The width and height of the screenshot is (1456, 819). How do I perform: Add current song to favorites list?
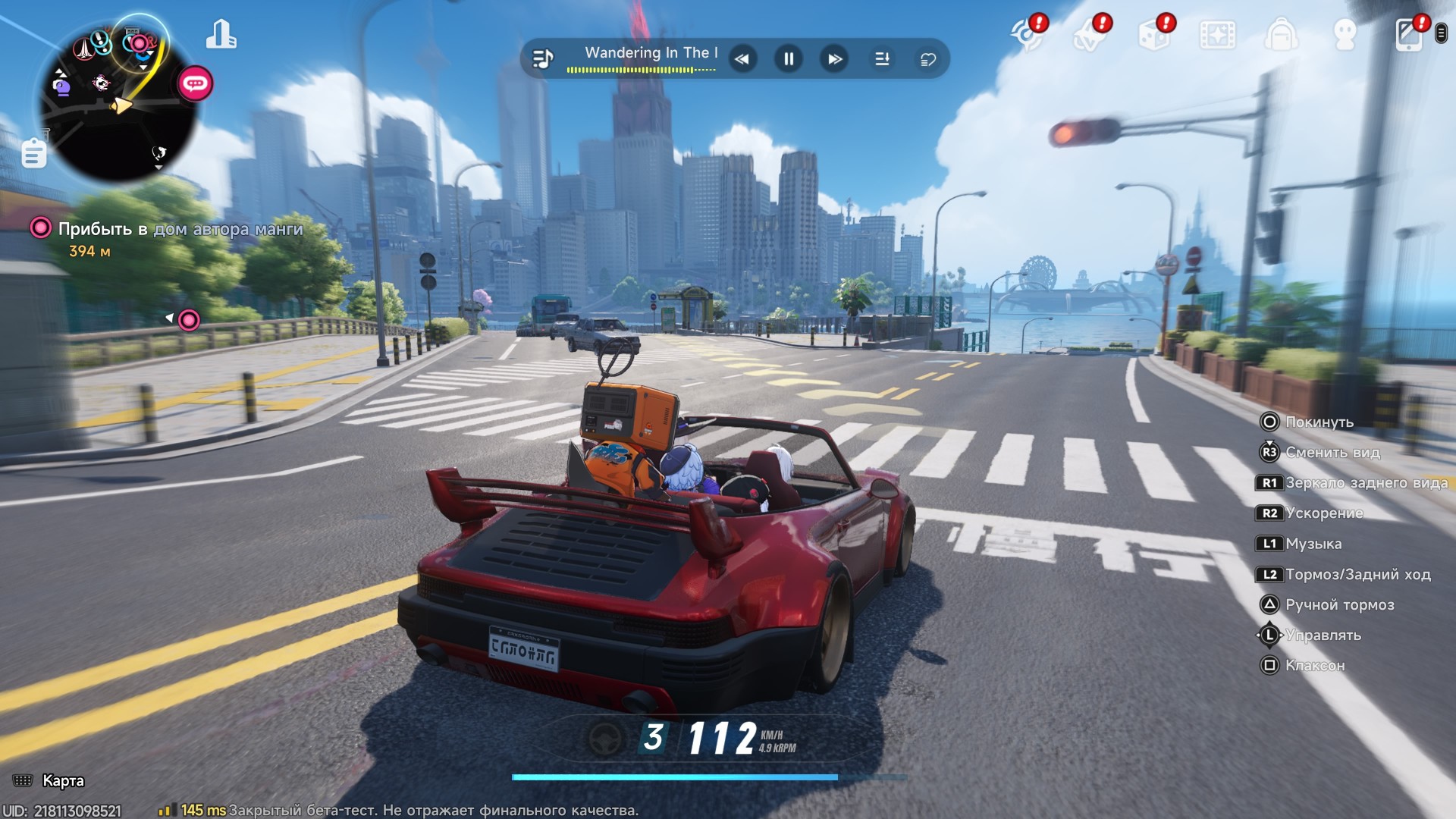[928, 59]
